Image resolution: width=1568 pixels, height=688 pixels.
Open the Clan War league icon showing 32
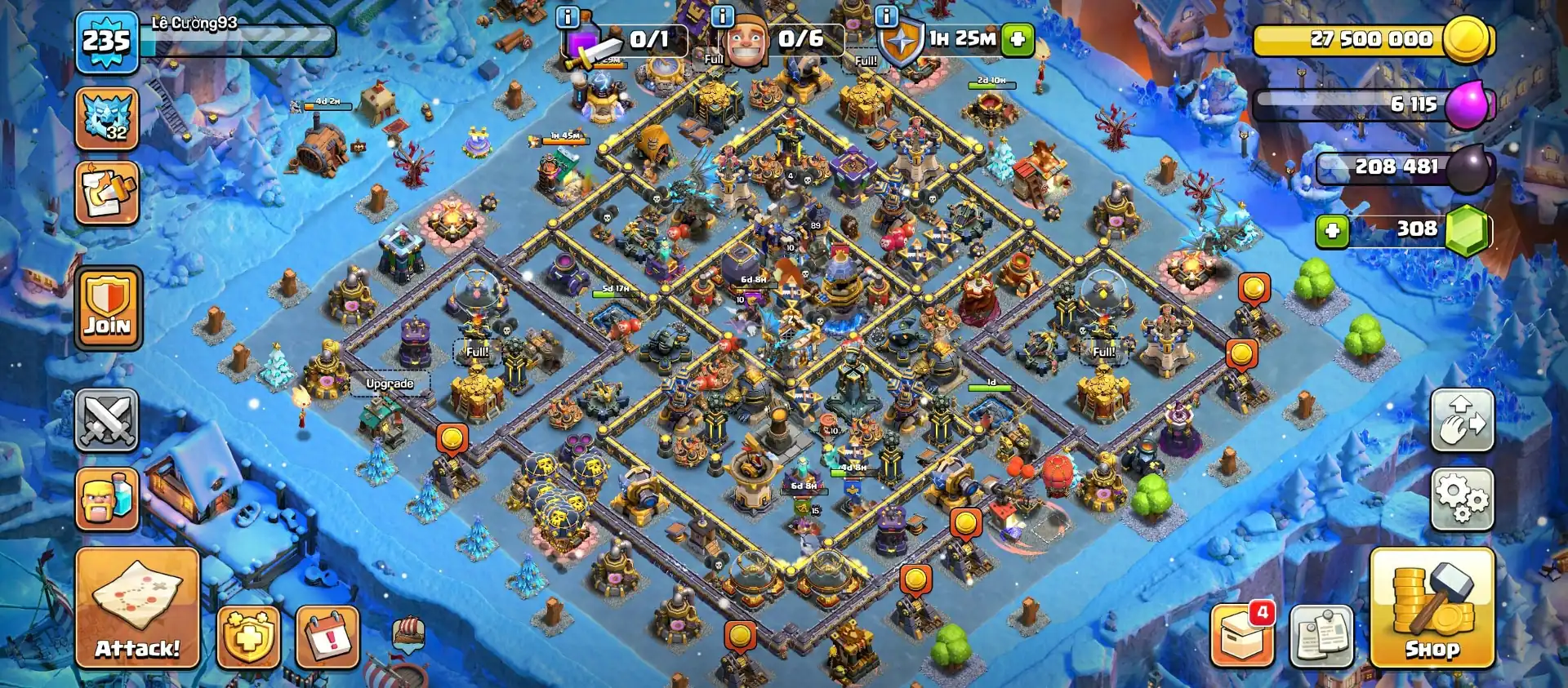[107, 118]
